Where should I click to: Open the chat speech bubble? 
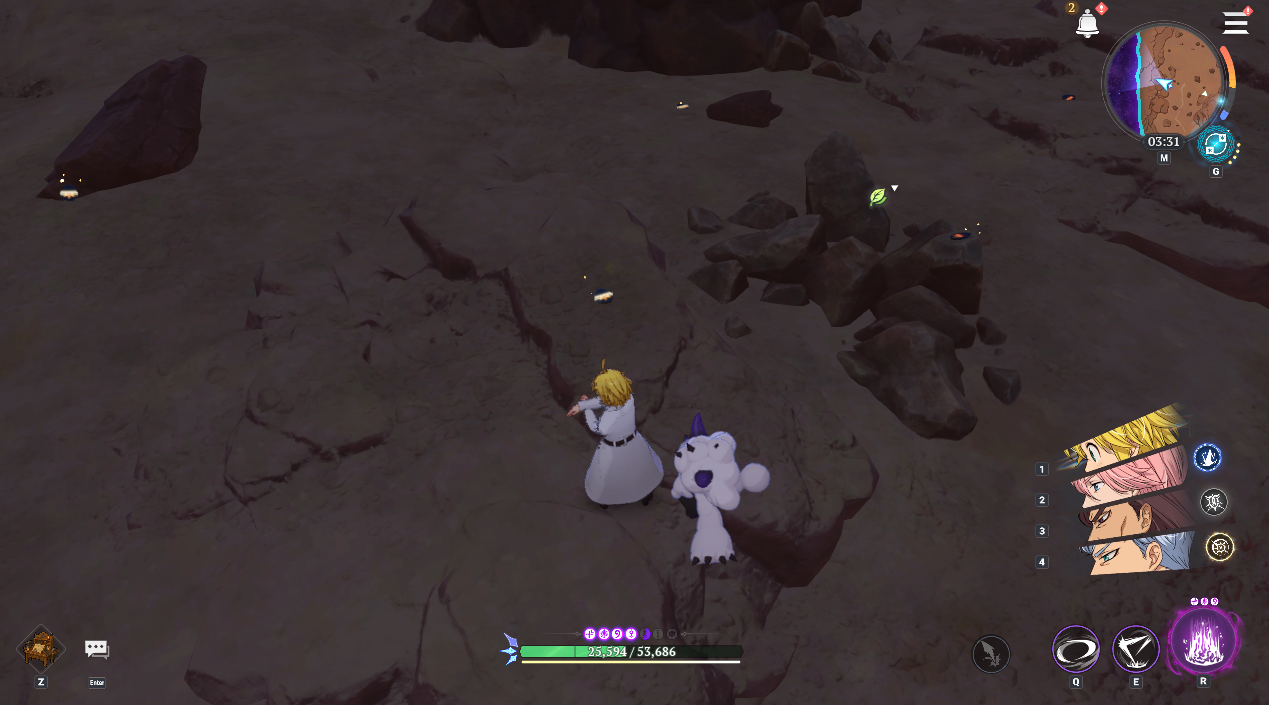[96, 649]
